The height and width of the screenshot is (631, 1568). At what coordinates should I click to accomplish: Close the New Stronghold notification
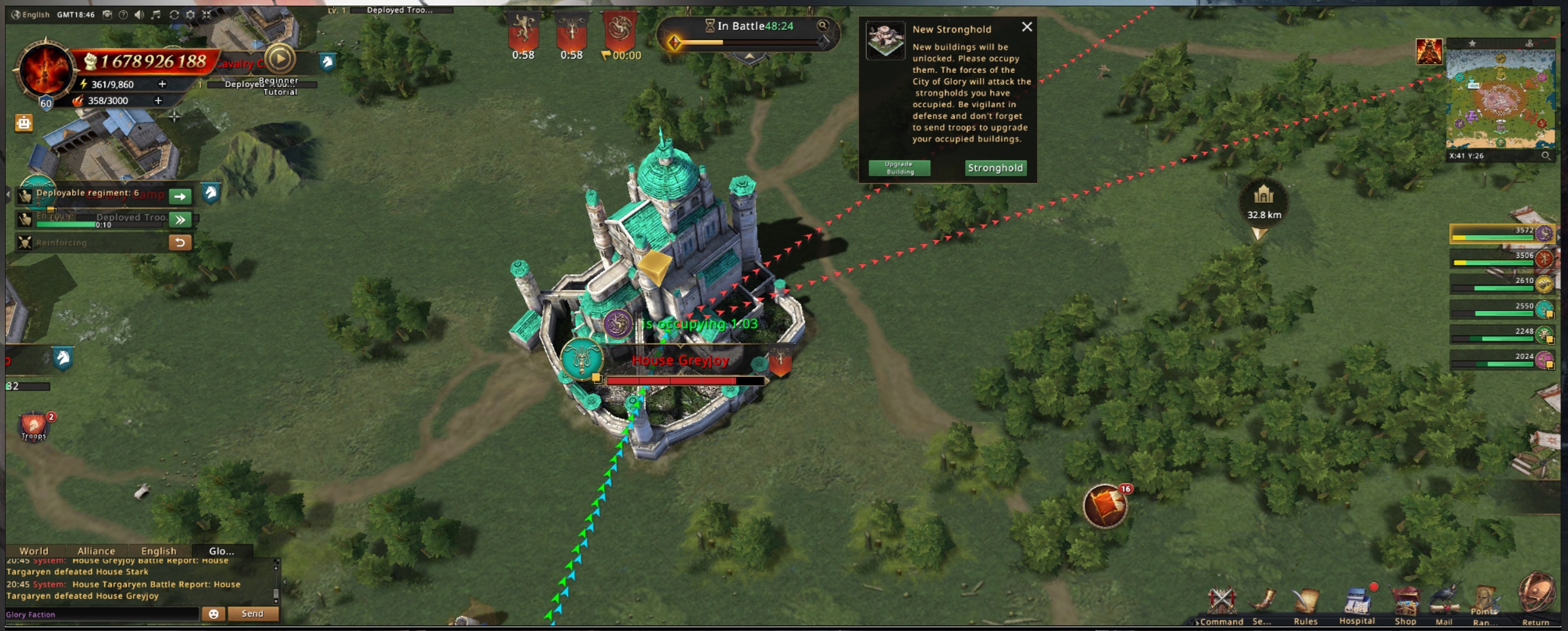(x=1027, y=27)
